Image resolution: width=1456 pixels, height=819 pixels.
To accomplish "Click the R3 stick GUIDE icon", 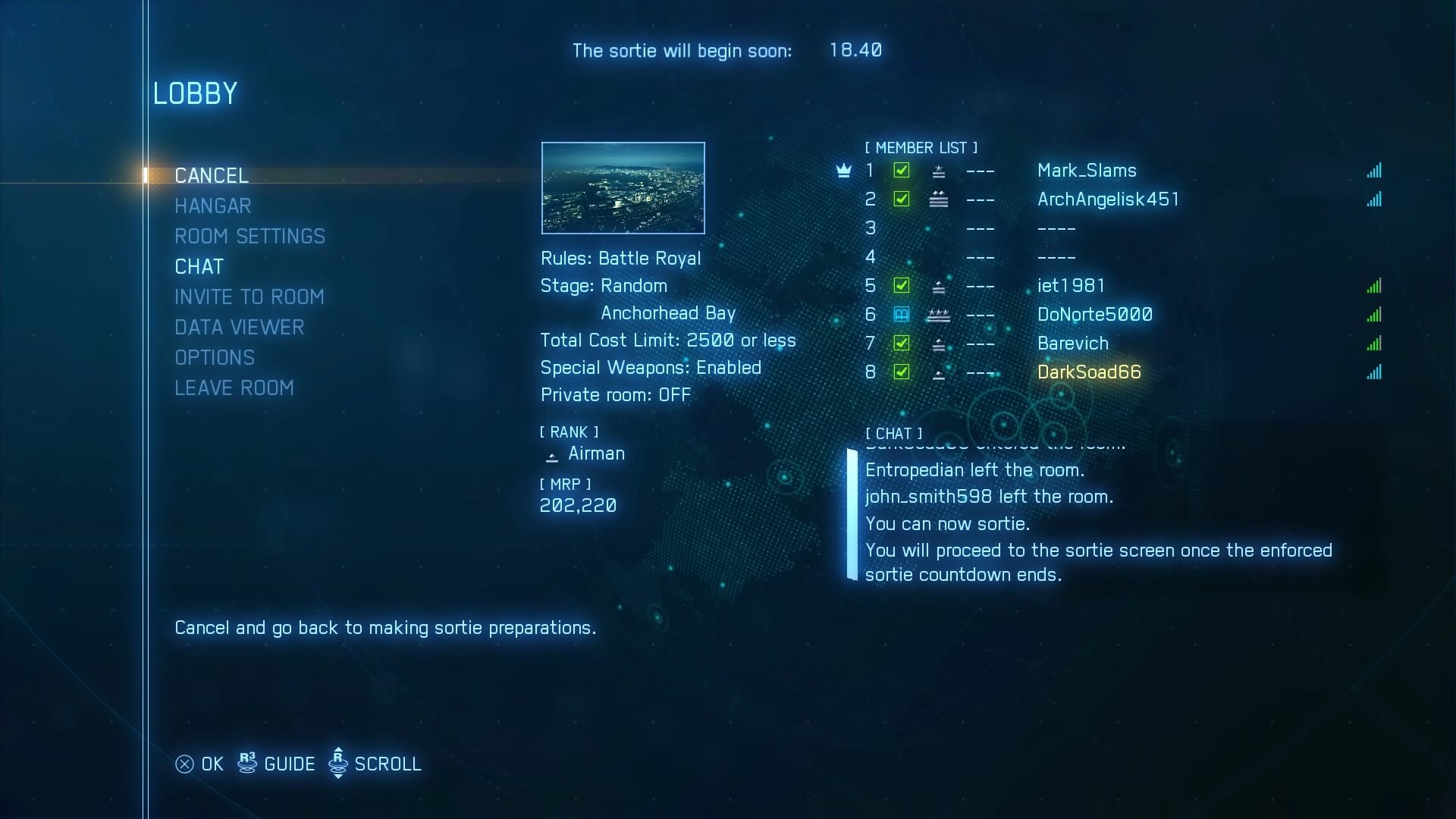I will pyautogui.click(x=246, y=764).
